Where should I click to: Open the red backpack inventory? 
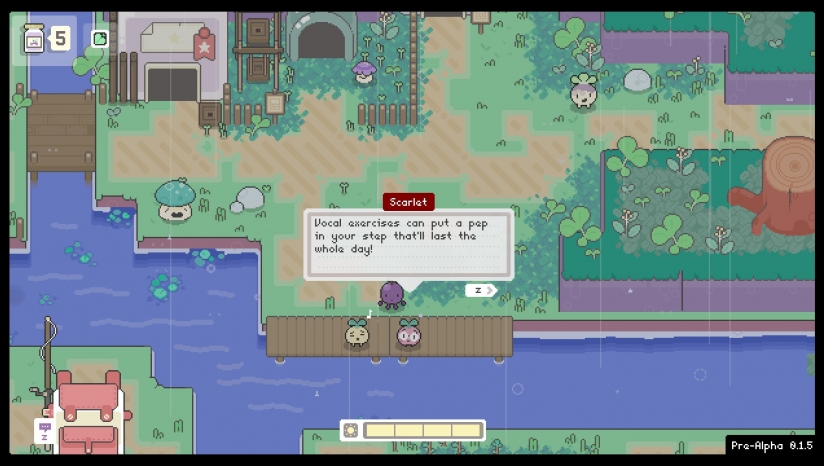click(91, 412)
